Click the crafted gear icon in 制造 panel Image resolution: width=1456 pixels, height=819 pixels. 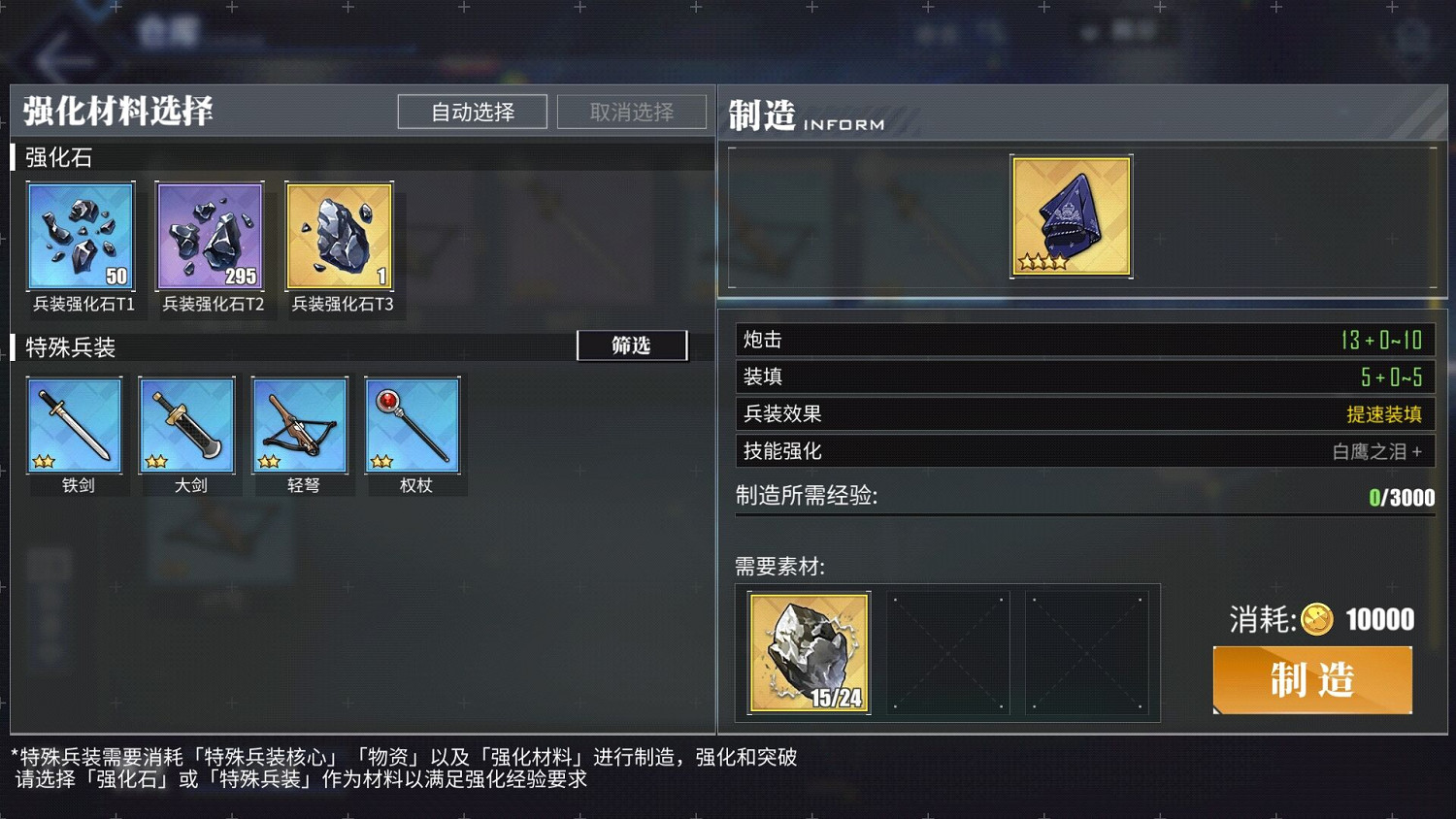[1071, 216]
